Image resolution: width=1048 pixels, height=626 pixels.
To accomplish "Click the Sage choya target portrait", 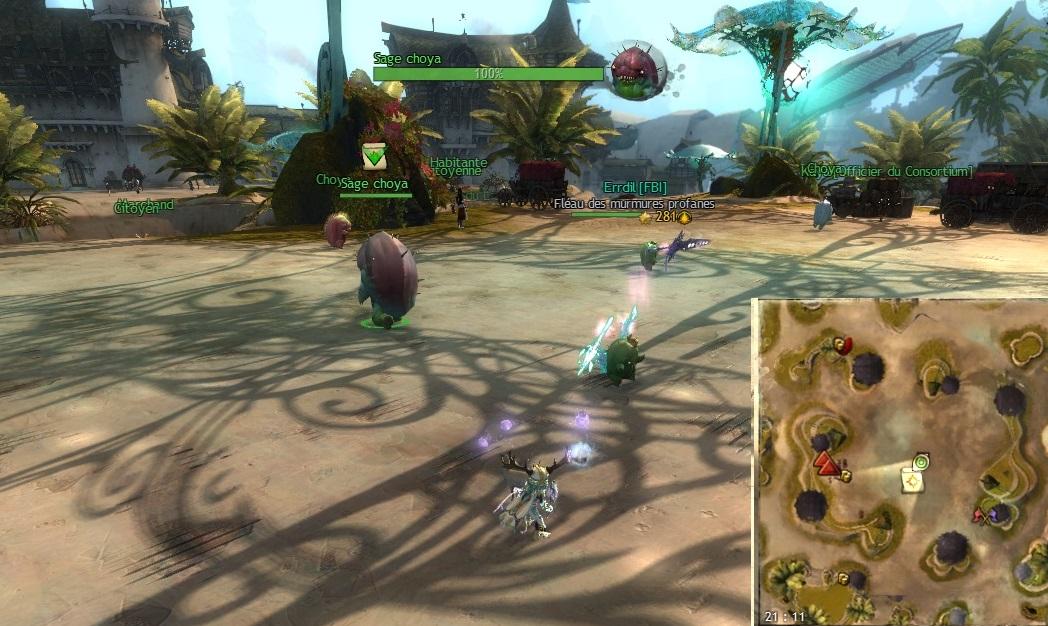I will (x=638, y=70).
